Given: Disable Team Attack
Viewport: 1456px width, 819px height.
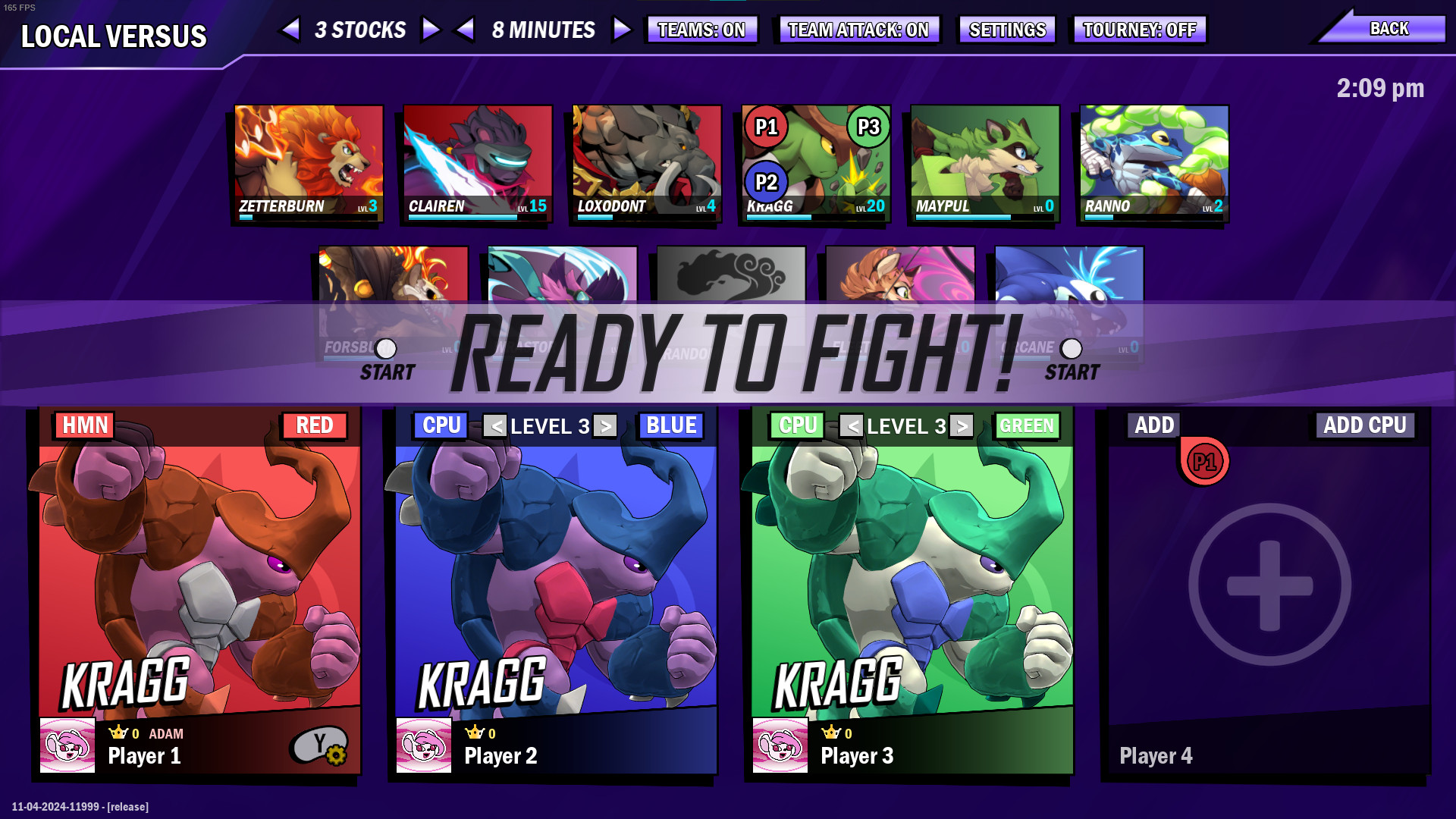Looking at the screenshot, I should click(858, 30).
